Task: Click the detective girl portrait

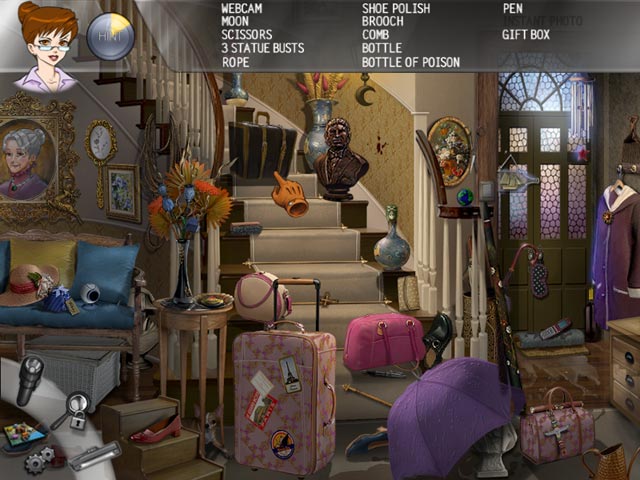Action: click(45, 45)
